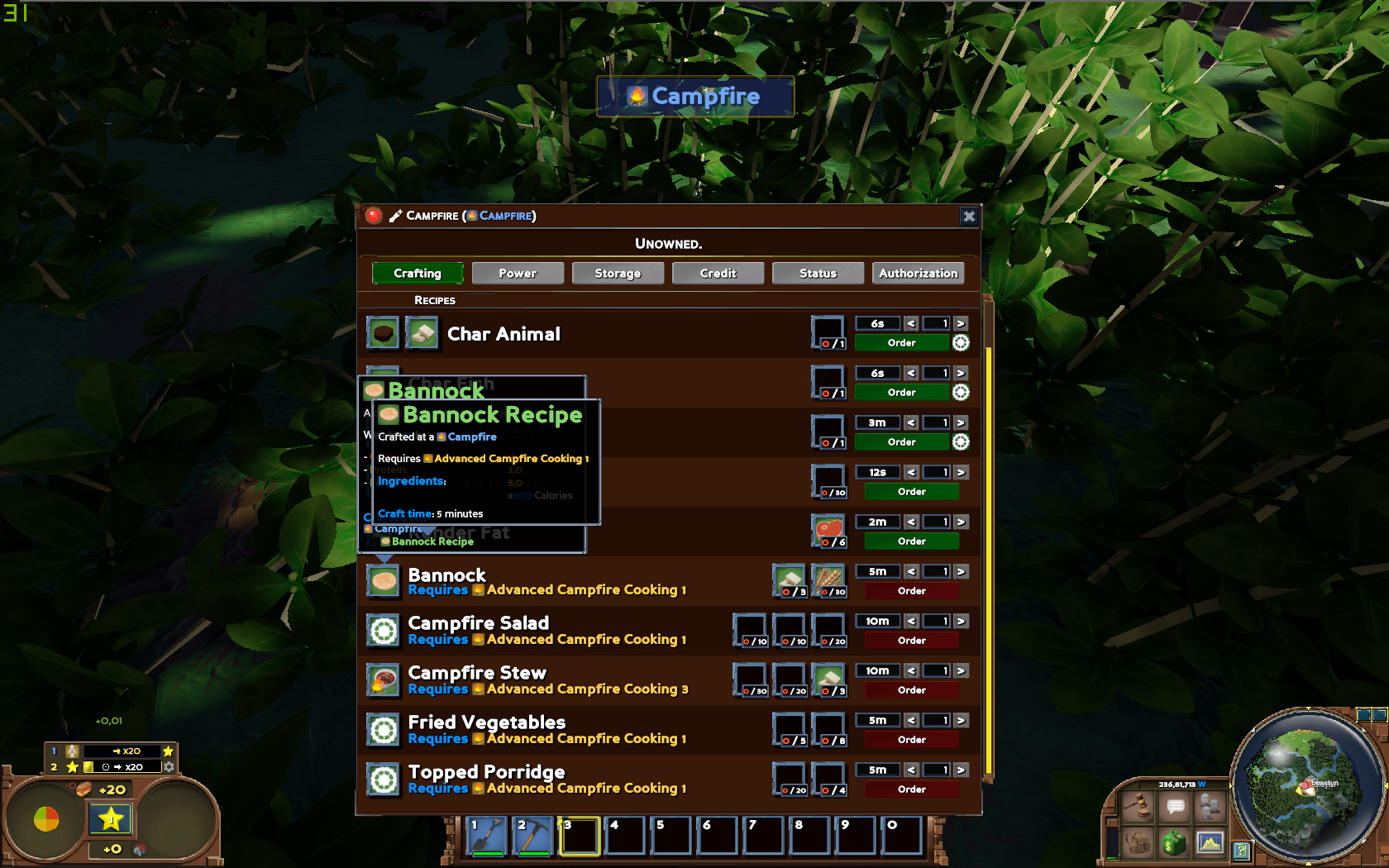
Task: Open the economy money bag panel
Action: click(1173, 843)
